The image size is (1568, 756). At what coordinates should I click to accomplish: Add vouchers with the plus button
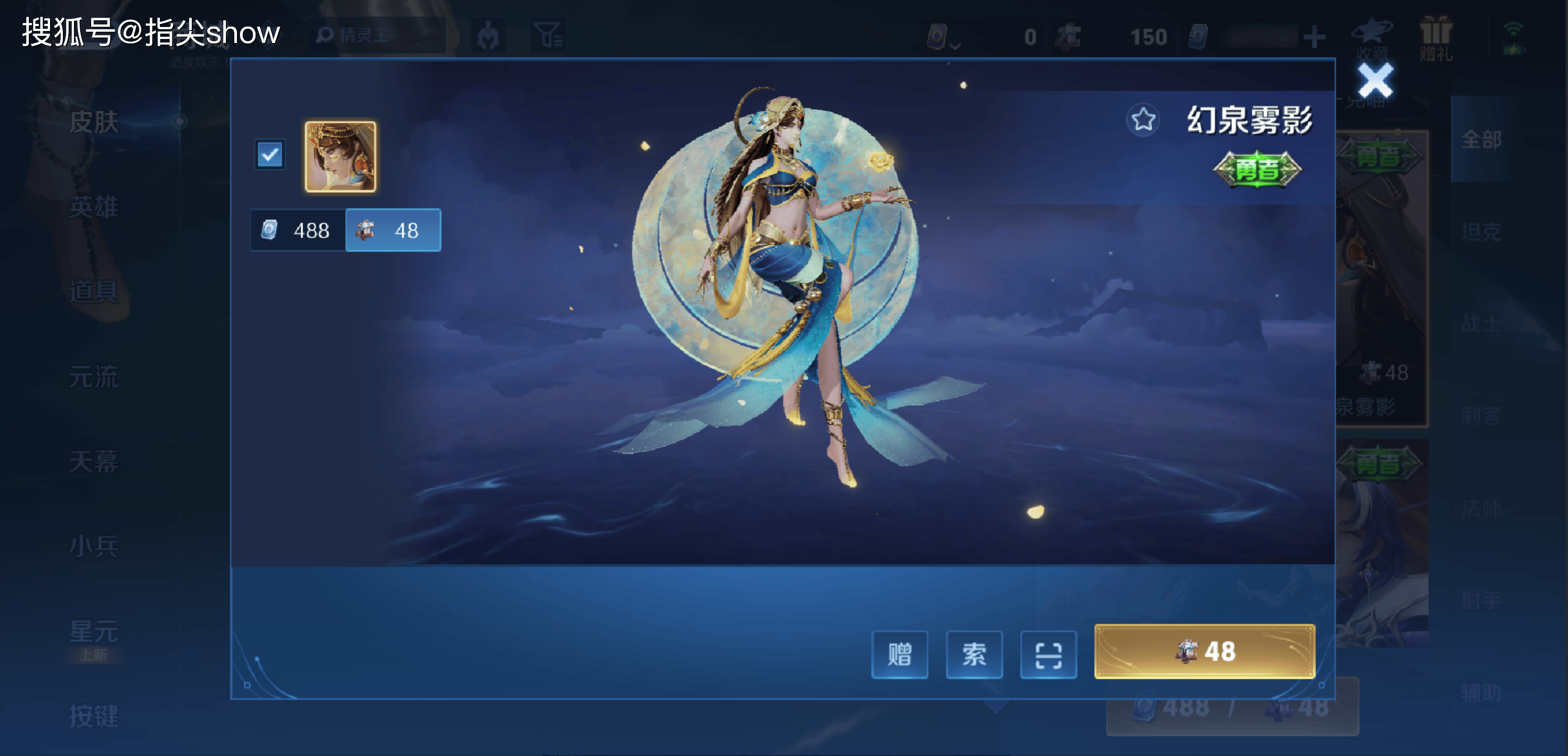[1314, 37]
